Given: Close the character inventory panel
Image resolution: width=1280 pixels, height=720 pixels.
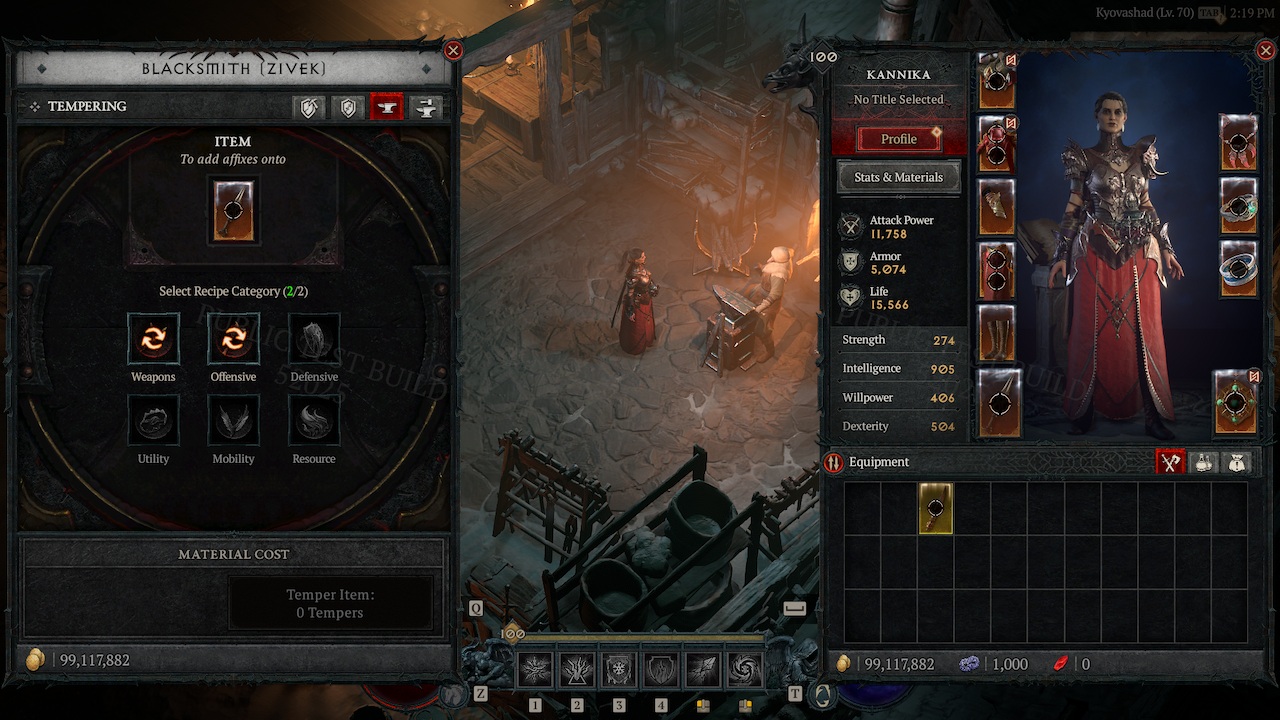Looking at the screenshot, I should (x=1267, y=50).
